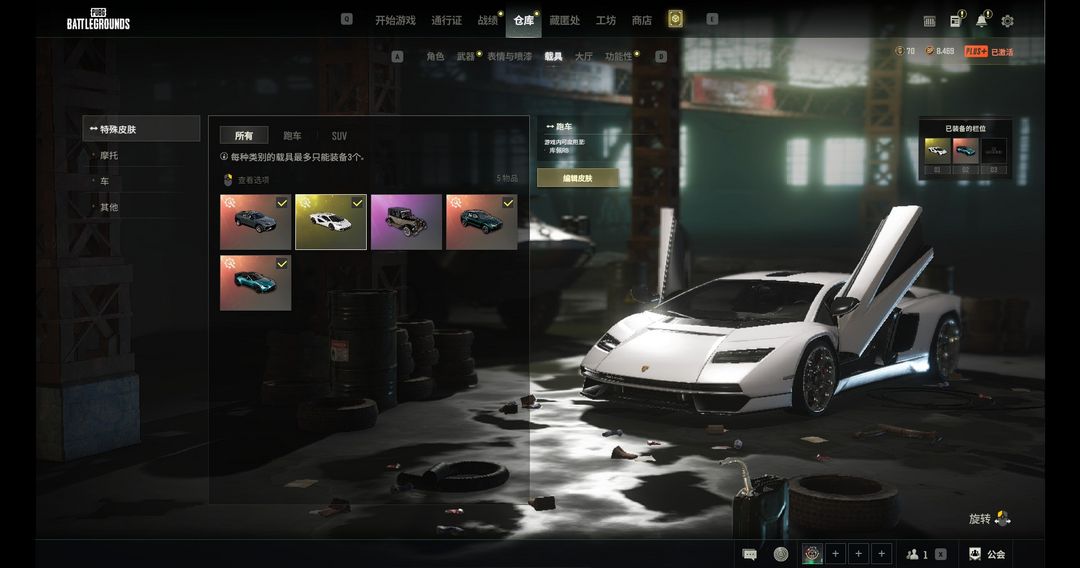Switch to the 武器 weapons tab

465,57
